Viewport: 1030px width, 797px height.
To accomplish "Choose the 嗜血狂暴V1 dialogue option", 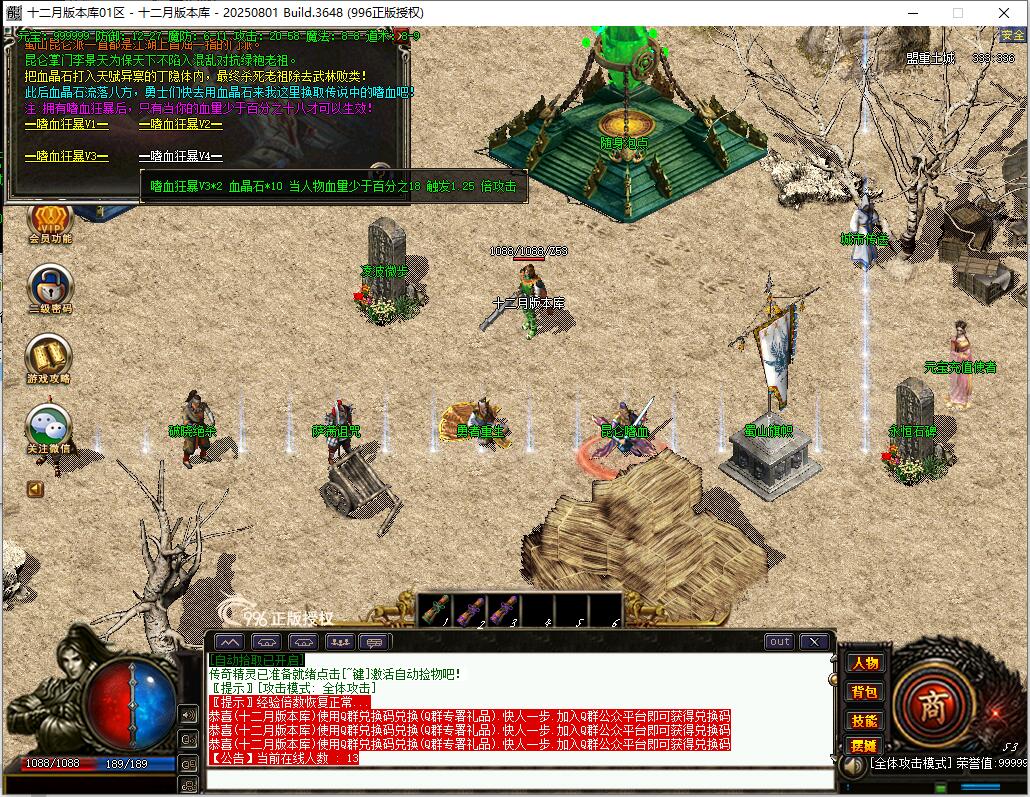I will [x=67, y=125].
